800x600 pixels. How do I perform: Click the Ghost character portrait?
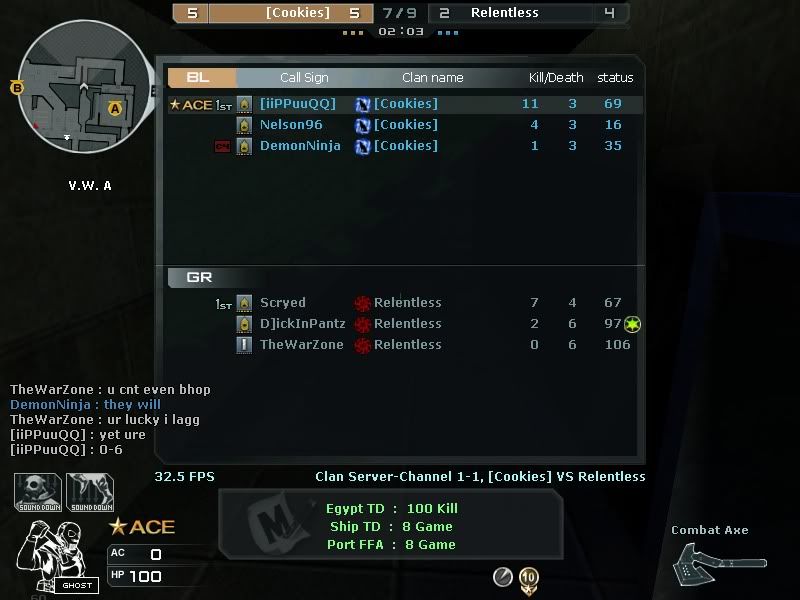[x=52, y=556]
